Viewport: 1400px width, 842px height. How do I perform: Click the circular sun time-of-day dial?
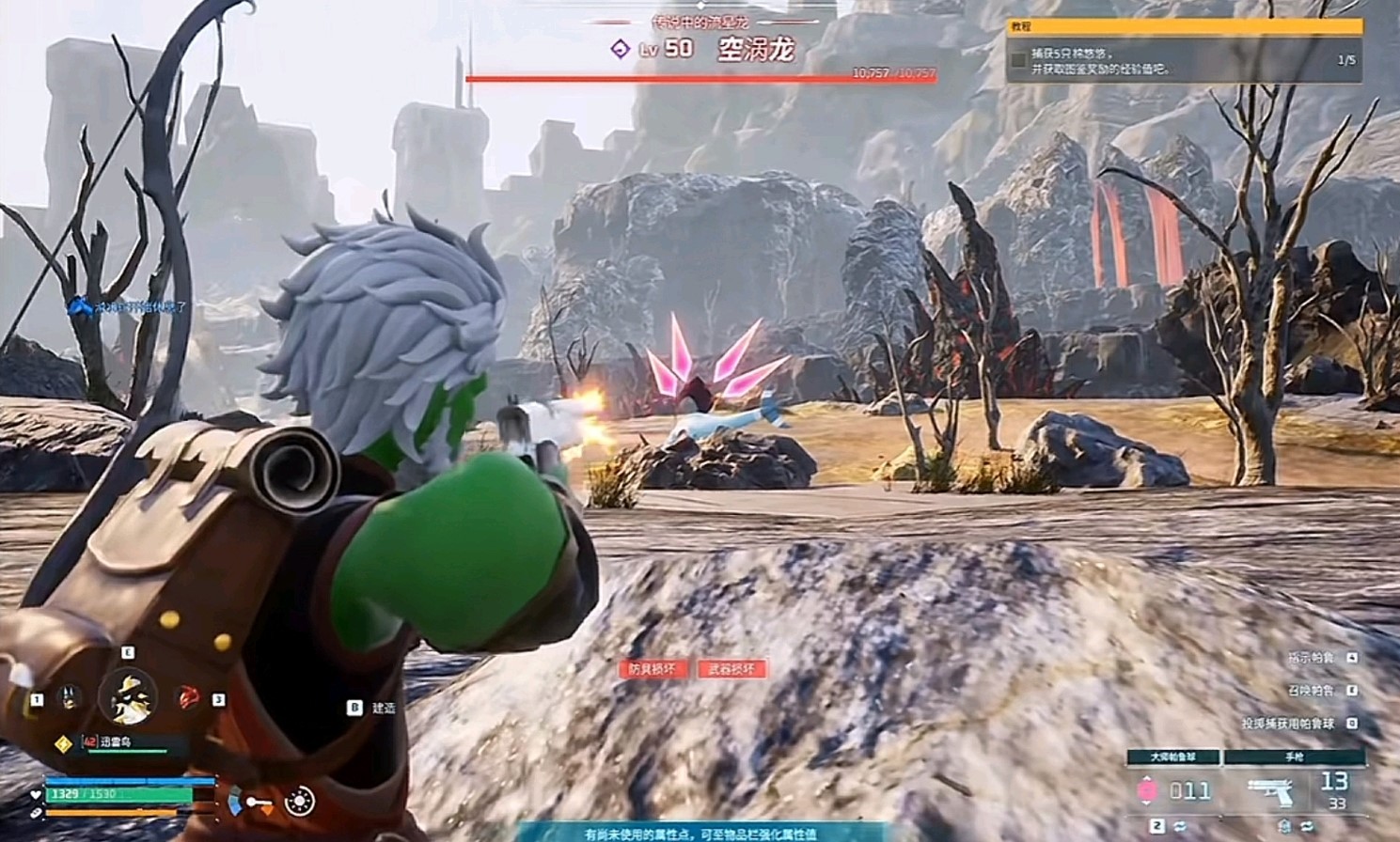tap(299, 802)
